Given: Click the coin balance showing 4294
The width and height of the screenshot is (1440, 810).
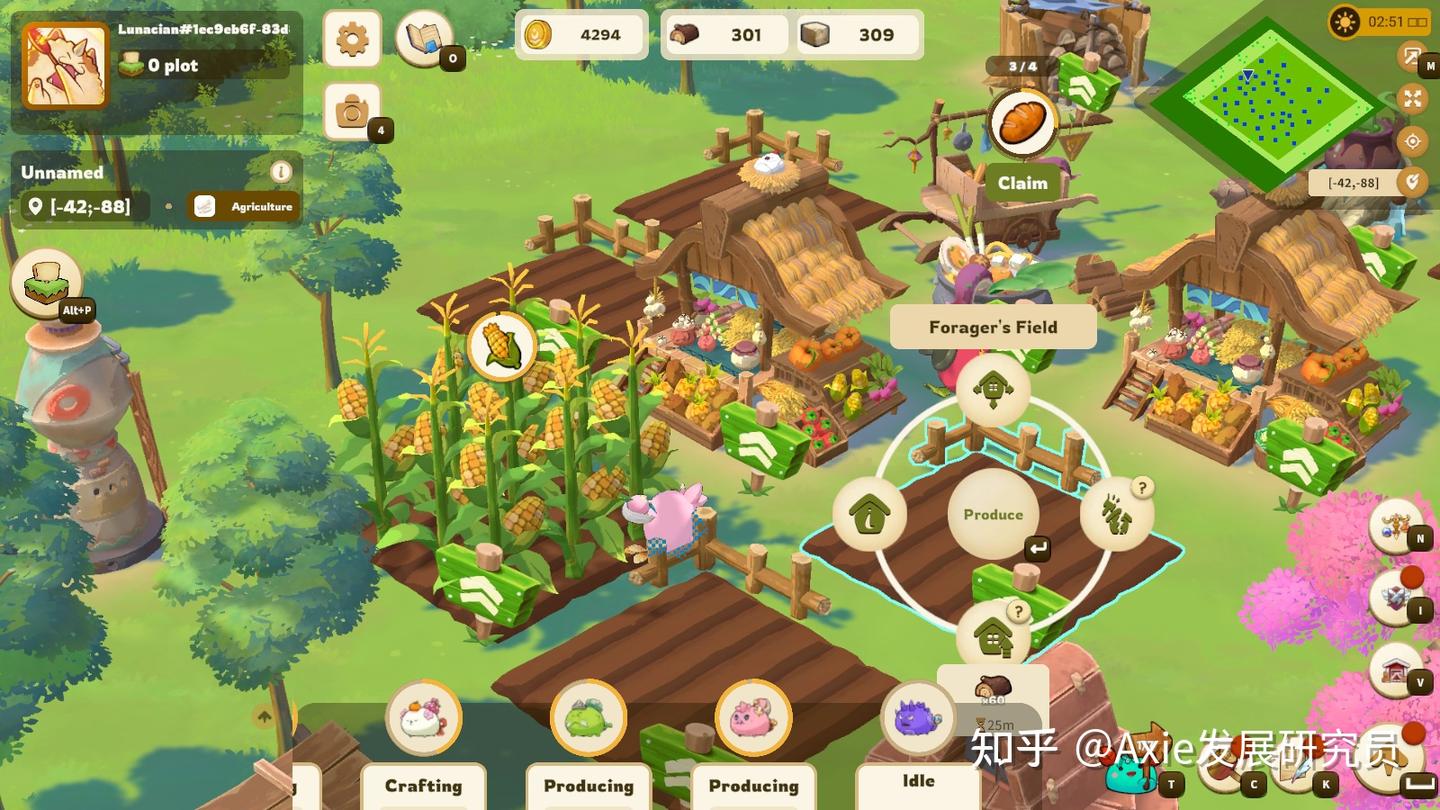Looking at the screenshot, I should [x=580, y=34].
